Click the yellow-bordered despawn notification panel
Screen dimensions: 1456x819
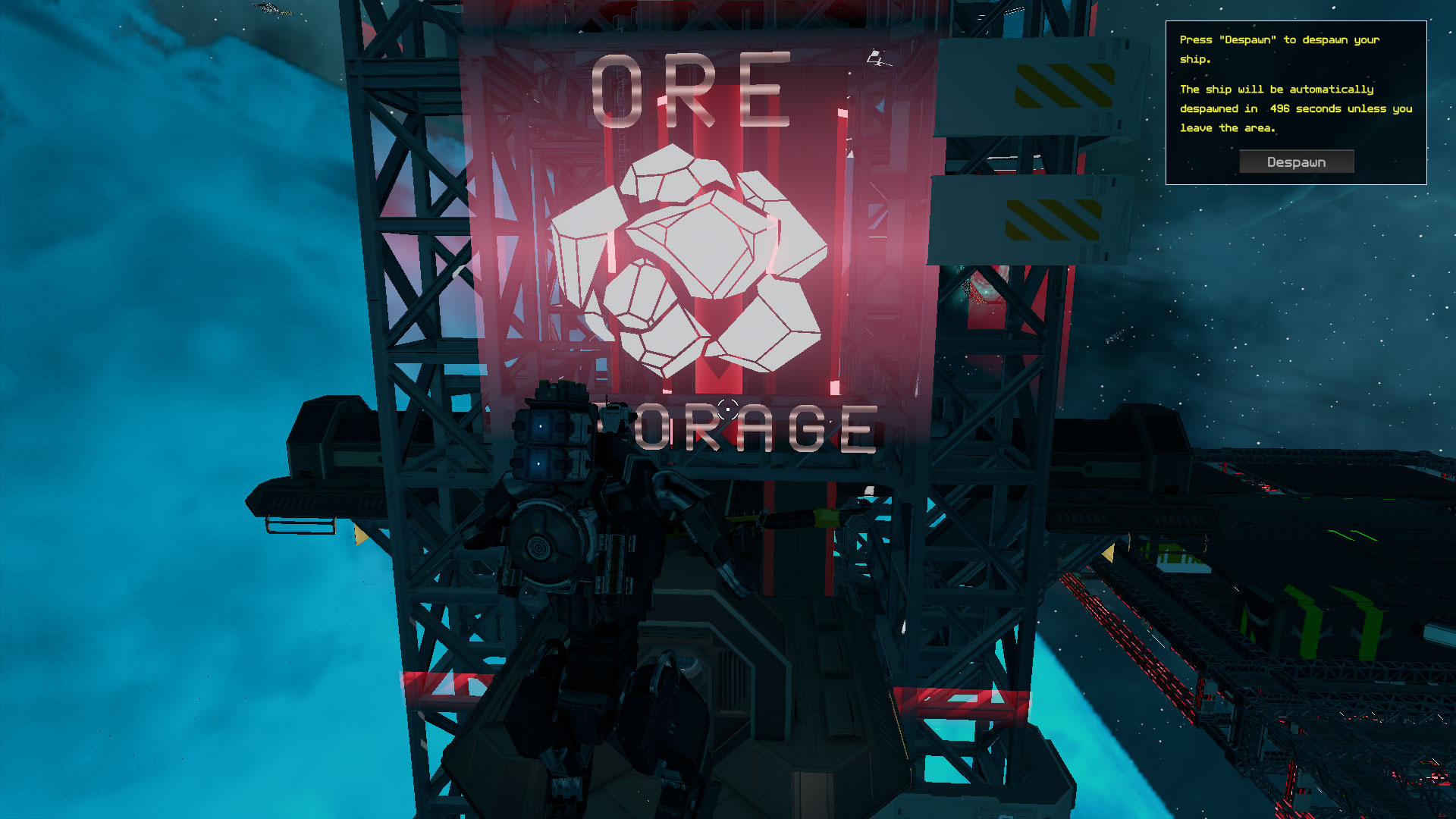[1295, 102]
